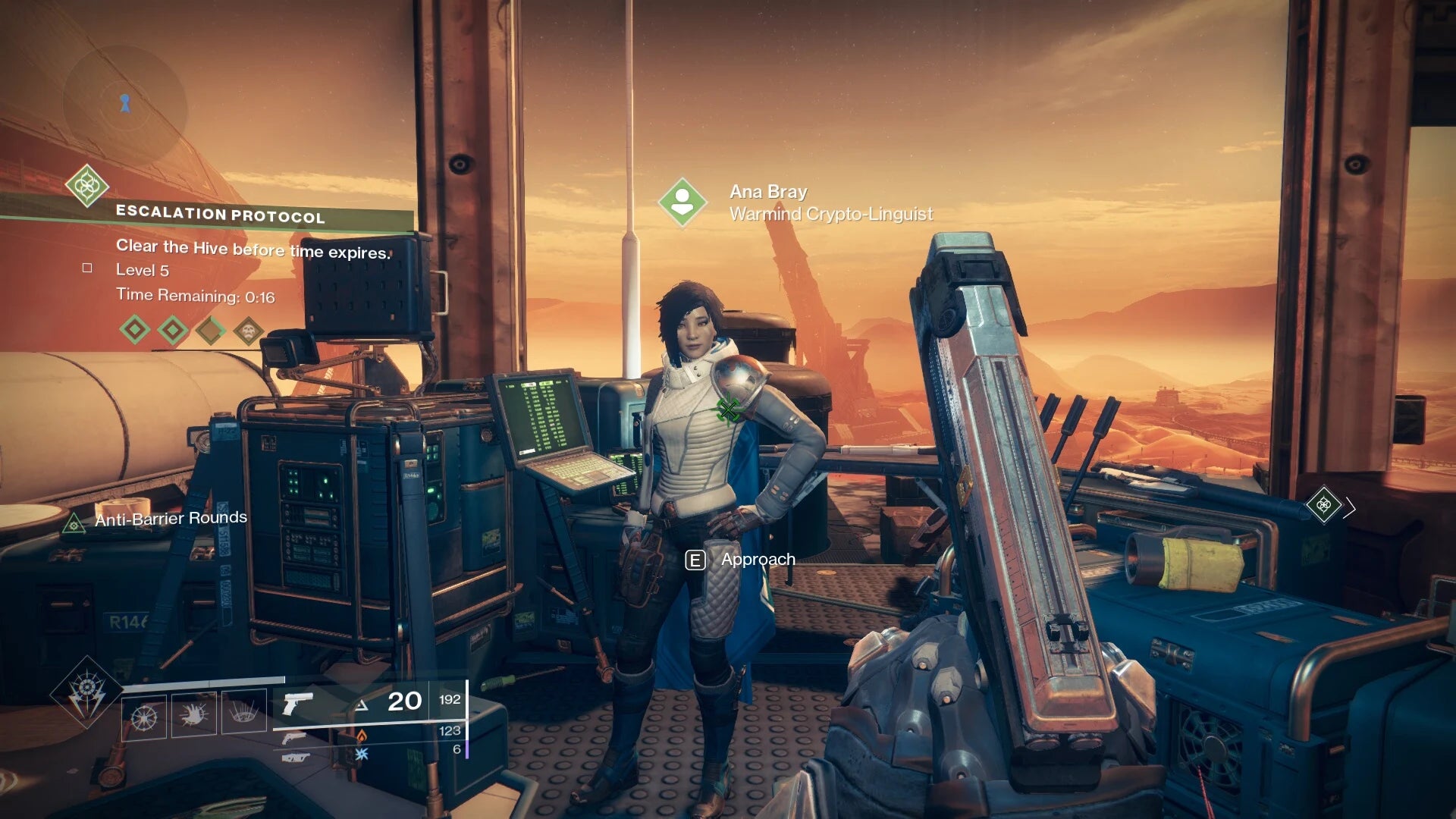Open the Escalation Protocol objective banner
1456x819 pixels.
220,215
